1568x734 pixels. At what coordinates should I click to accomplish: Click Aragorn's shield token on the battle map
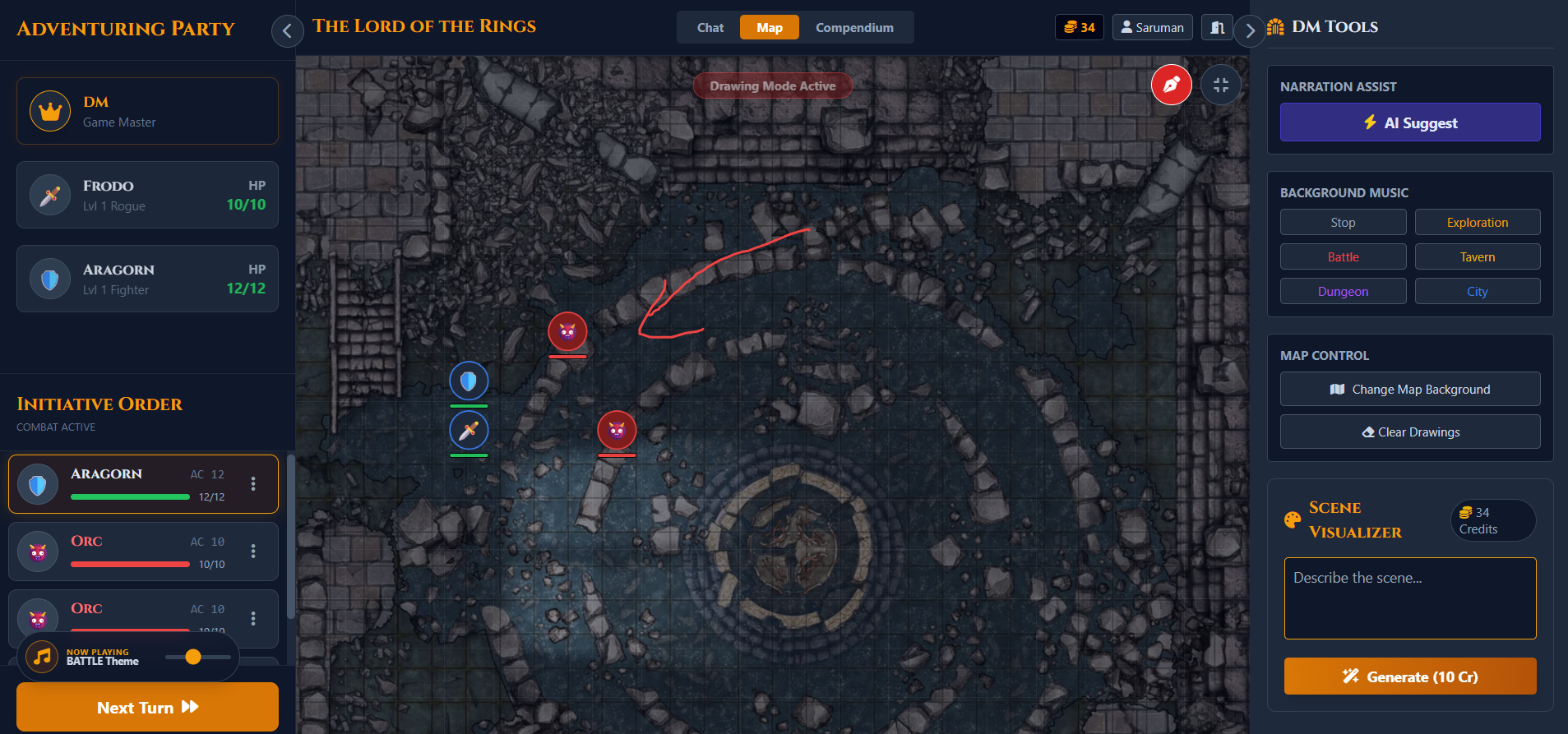(469, 380)
